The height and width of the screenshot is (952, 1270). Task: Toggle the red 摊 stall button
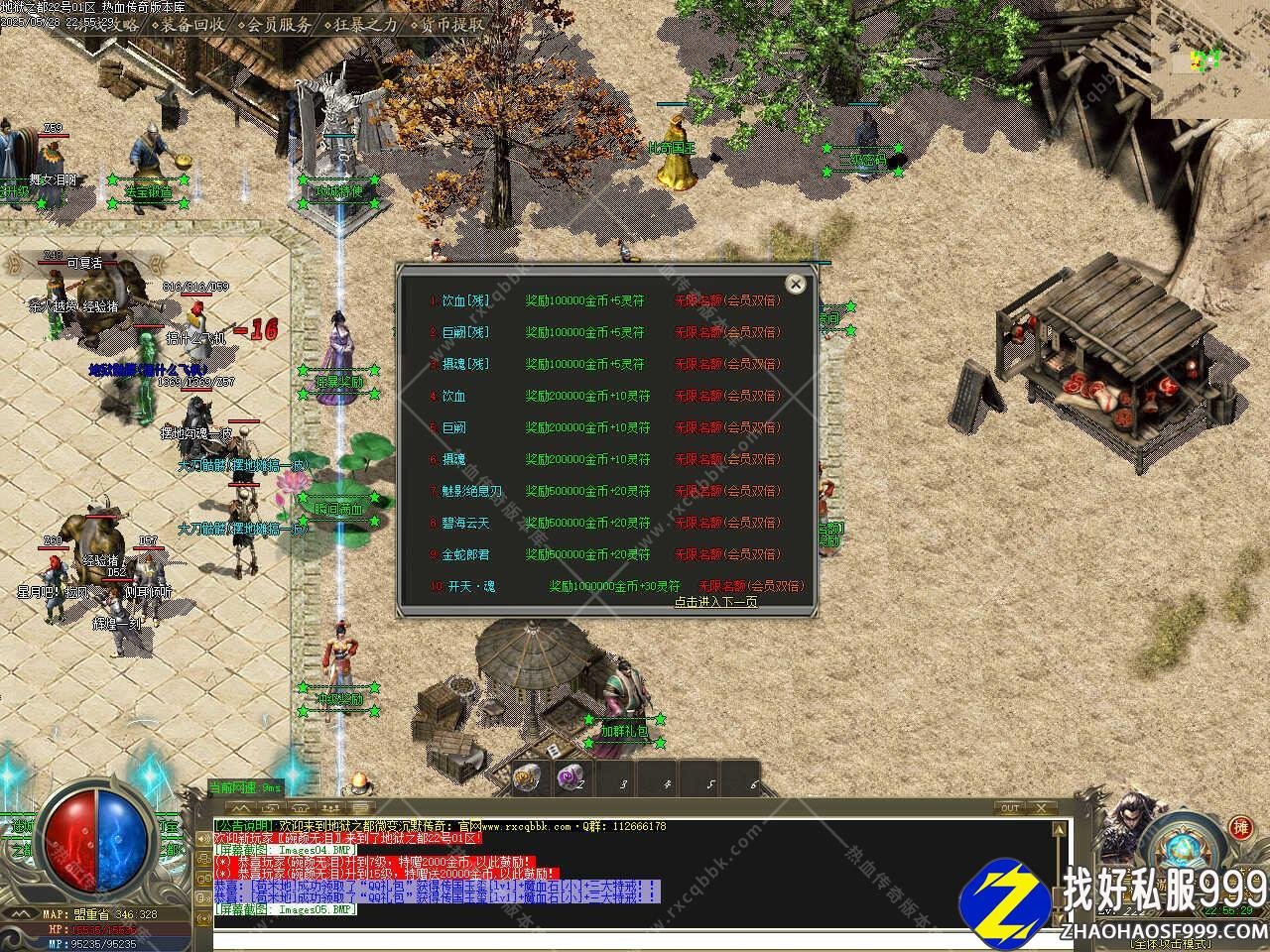point(1240,826)
